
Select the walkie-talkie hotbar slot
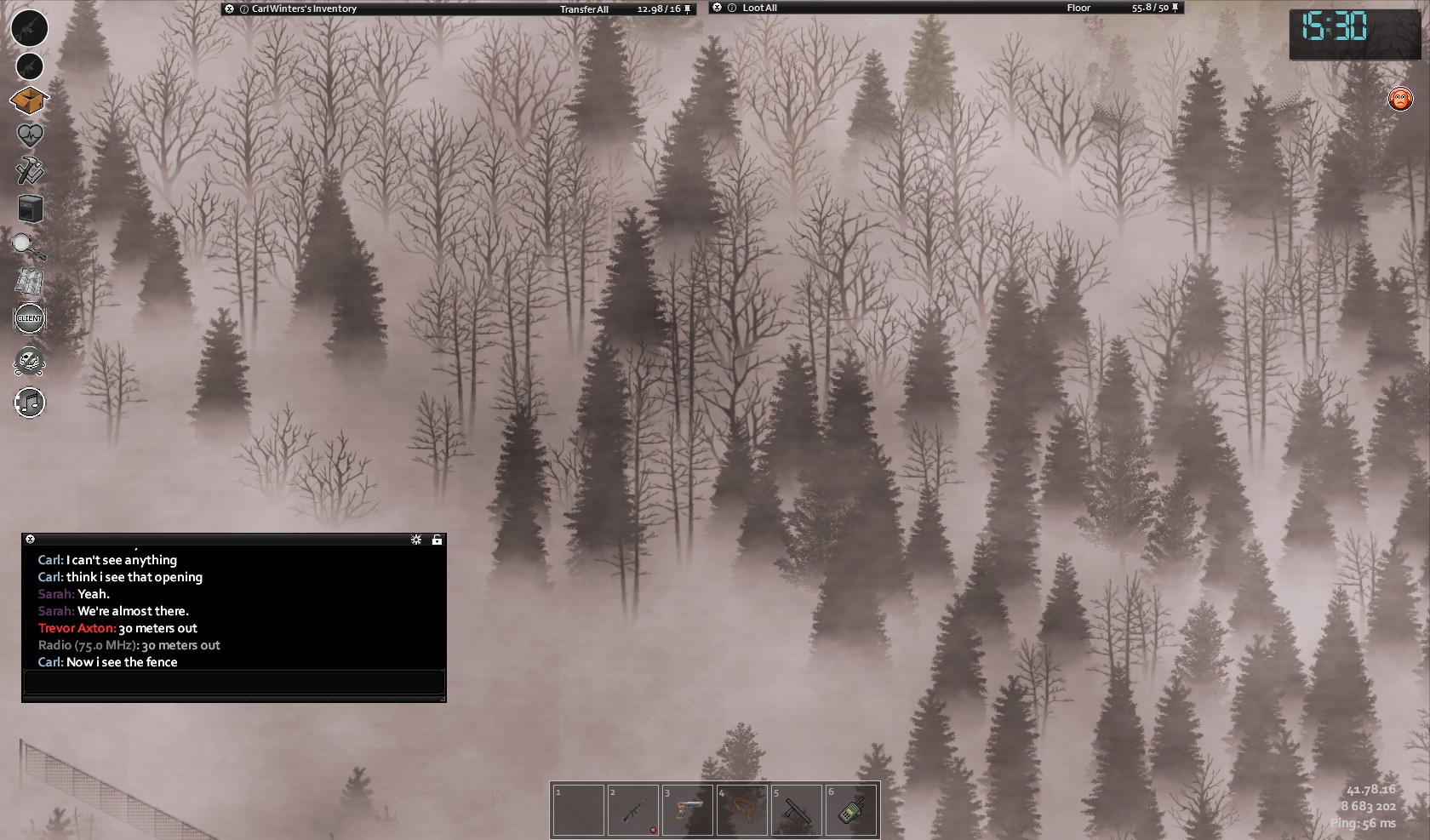pyautogui.click(x=850, y=811)
